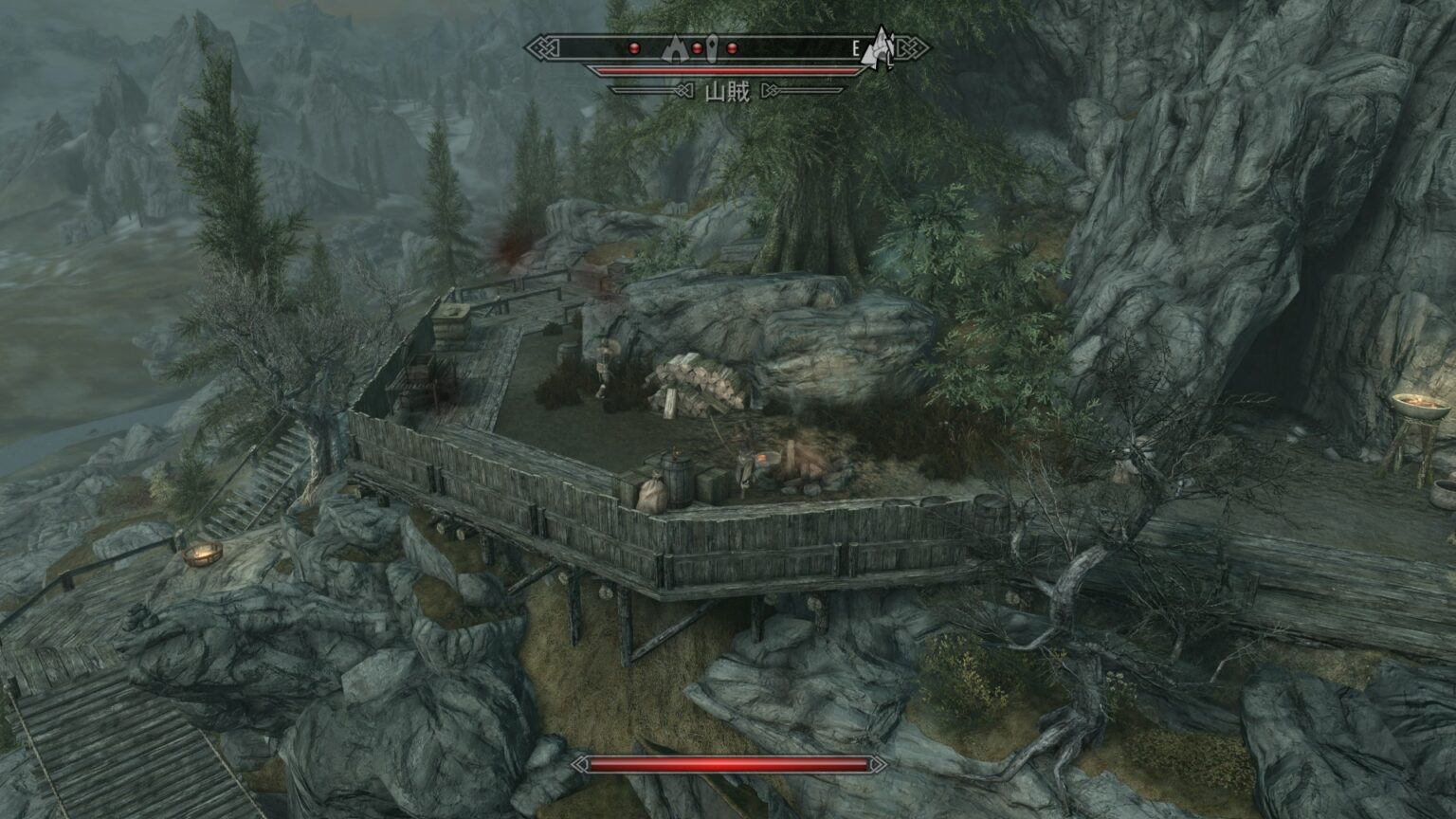Image resolution: width=1456 pixels, height=819 pixels.
Task: Click the middle red enemy dot on compass
Action: [x=697, y=46]
